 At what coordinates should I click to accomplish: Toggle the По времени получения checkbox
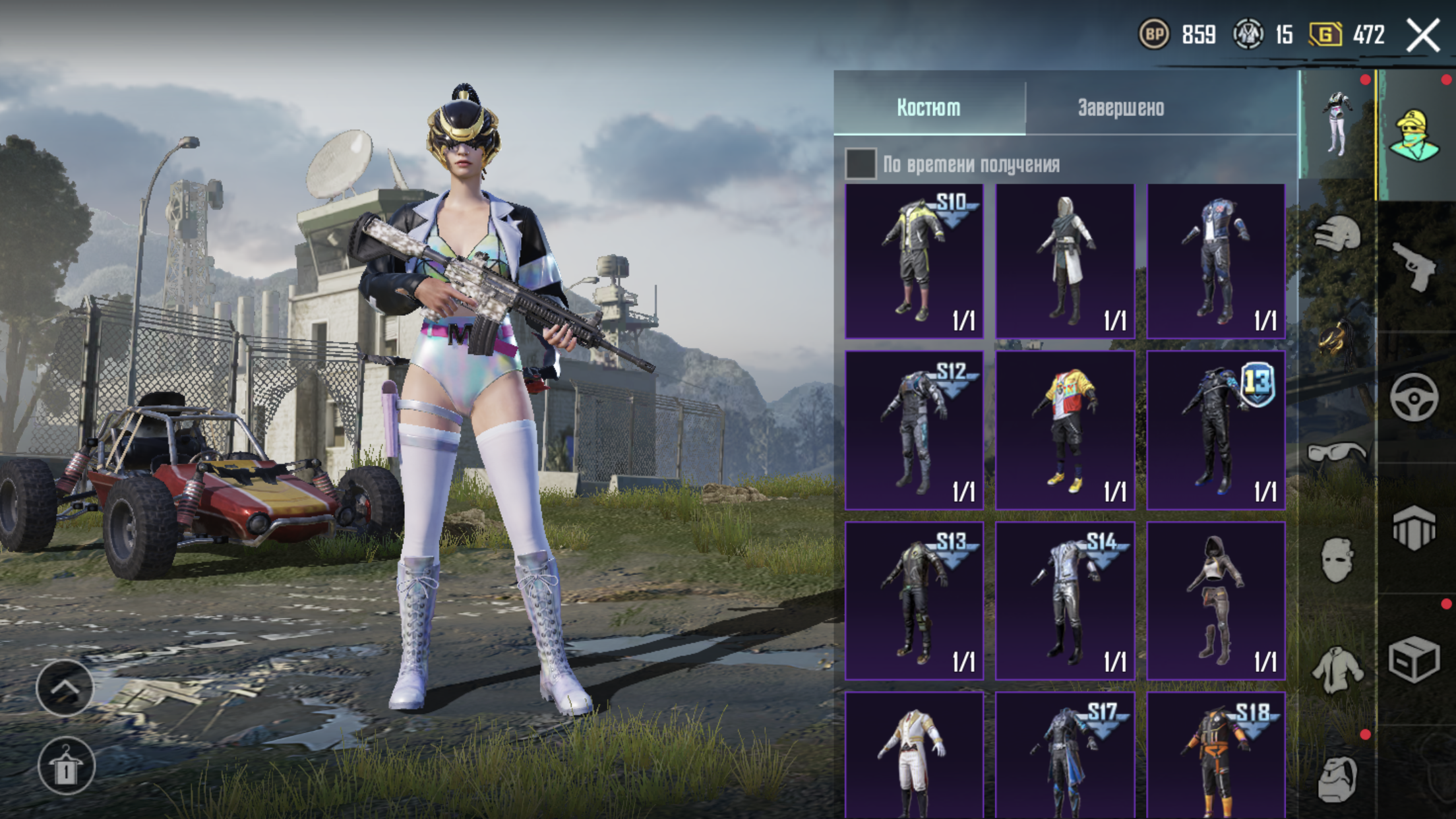[861, 164]
